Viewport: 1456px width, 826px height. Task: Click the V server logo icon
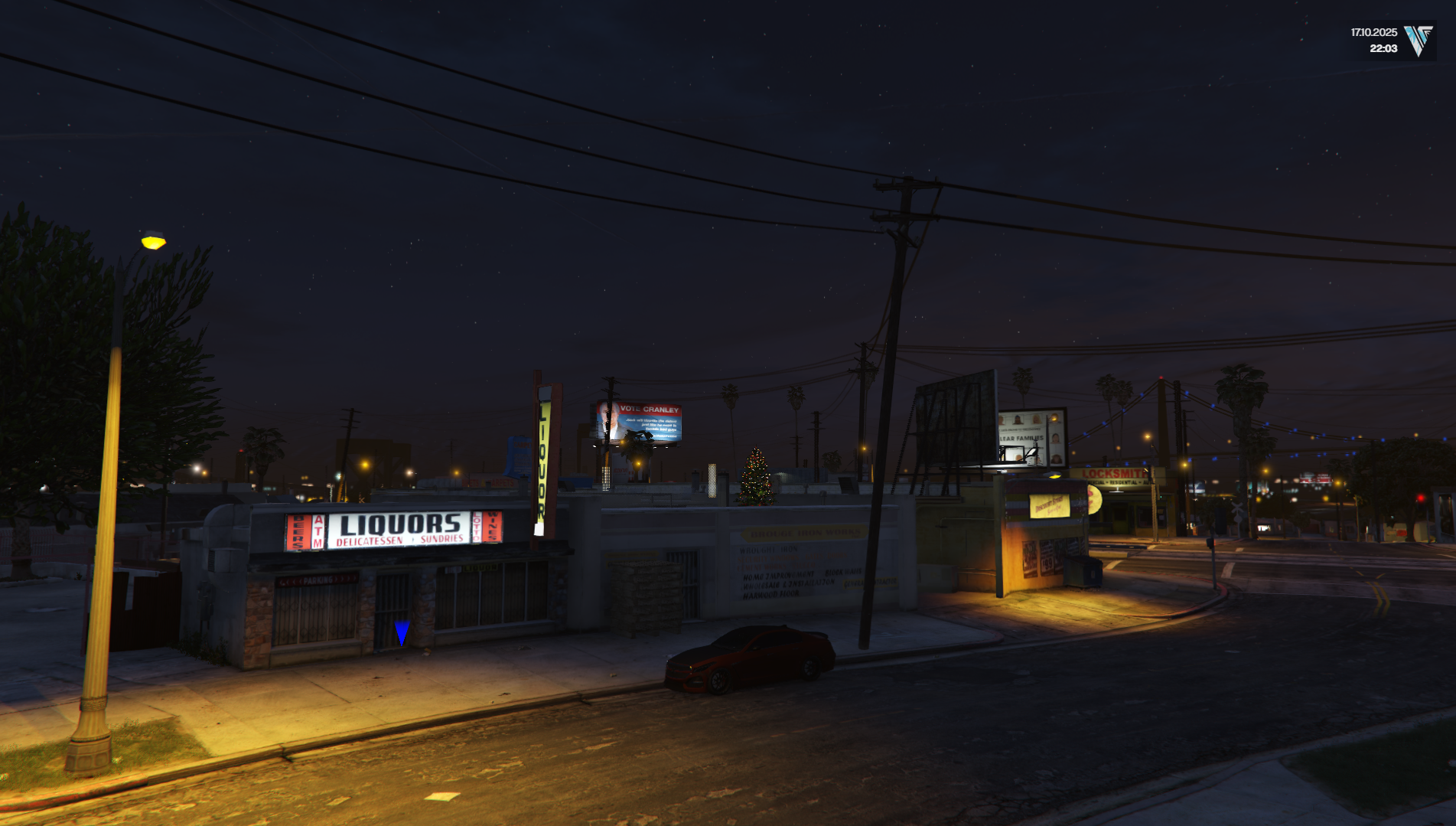point(1418,41)
